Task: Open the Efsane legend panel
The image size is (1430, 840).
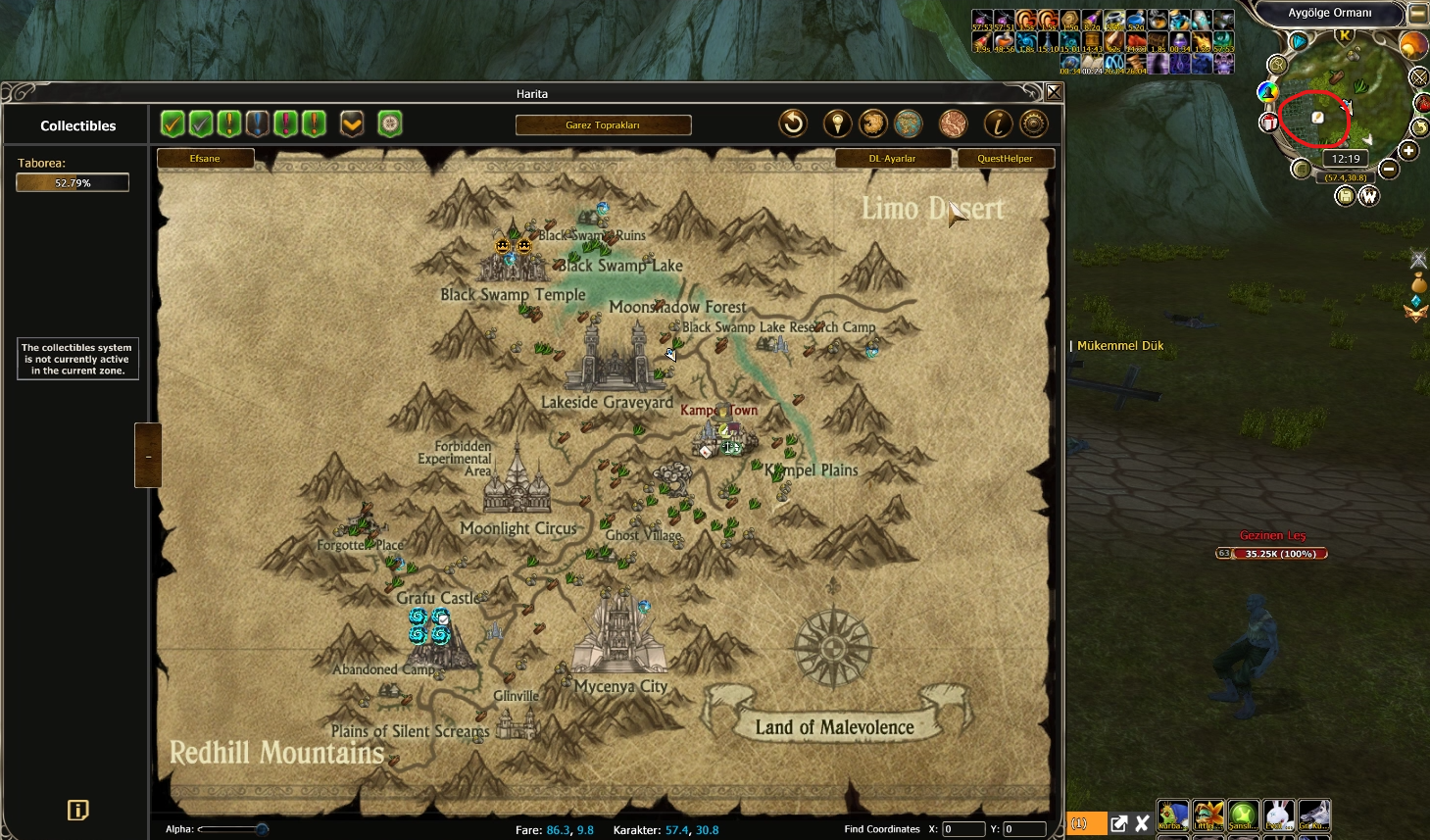Action: [x=205, y=159]
